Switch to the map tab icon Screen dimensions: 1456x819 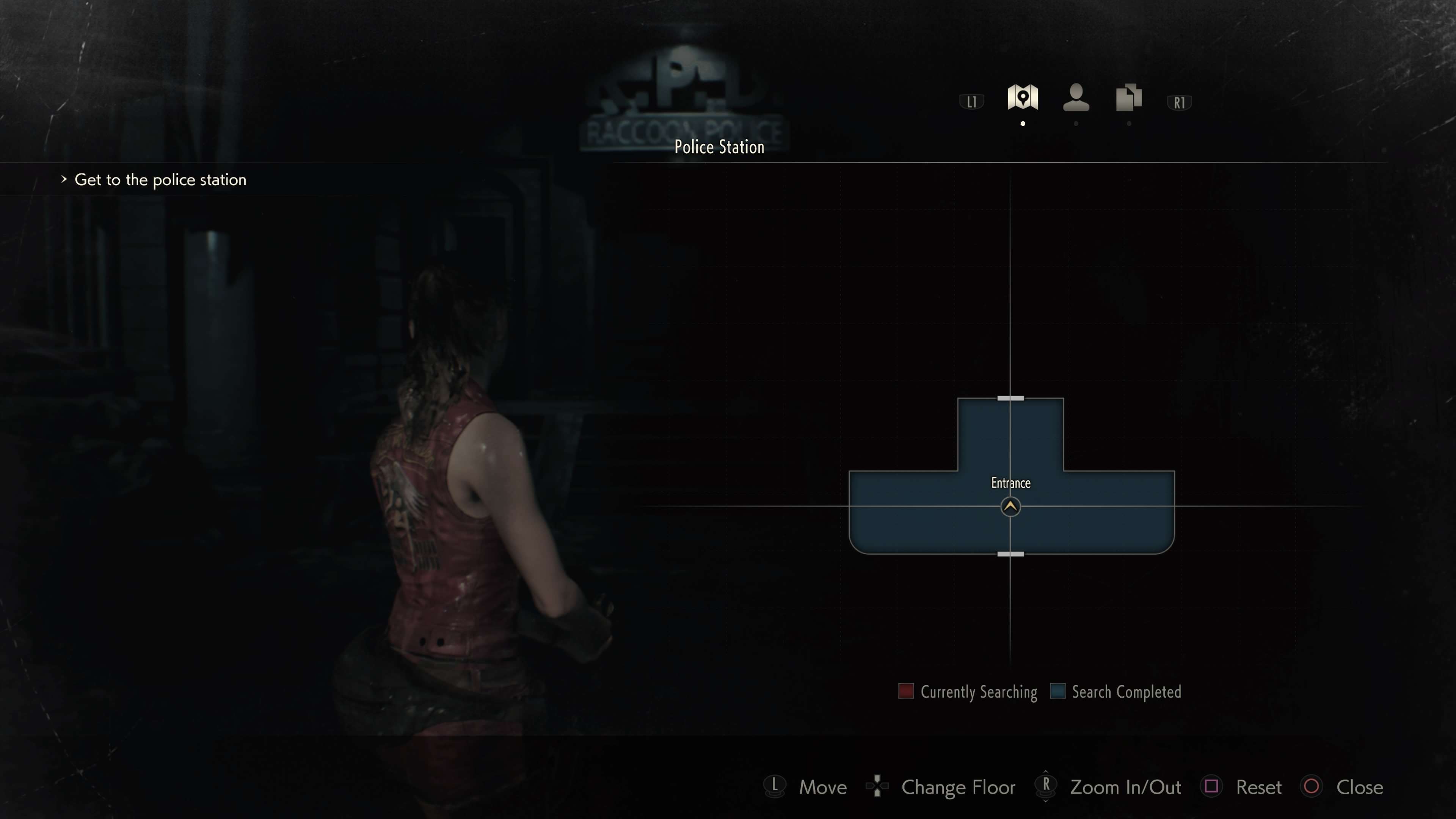point(1023,97)
